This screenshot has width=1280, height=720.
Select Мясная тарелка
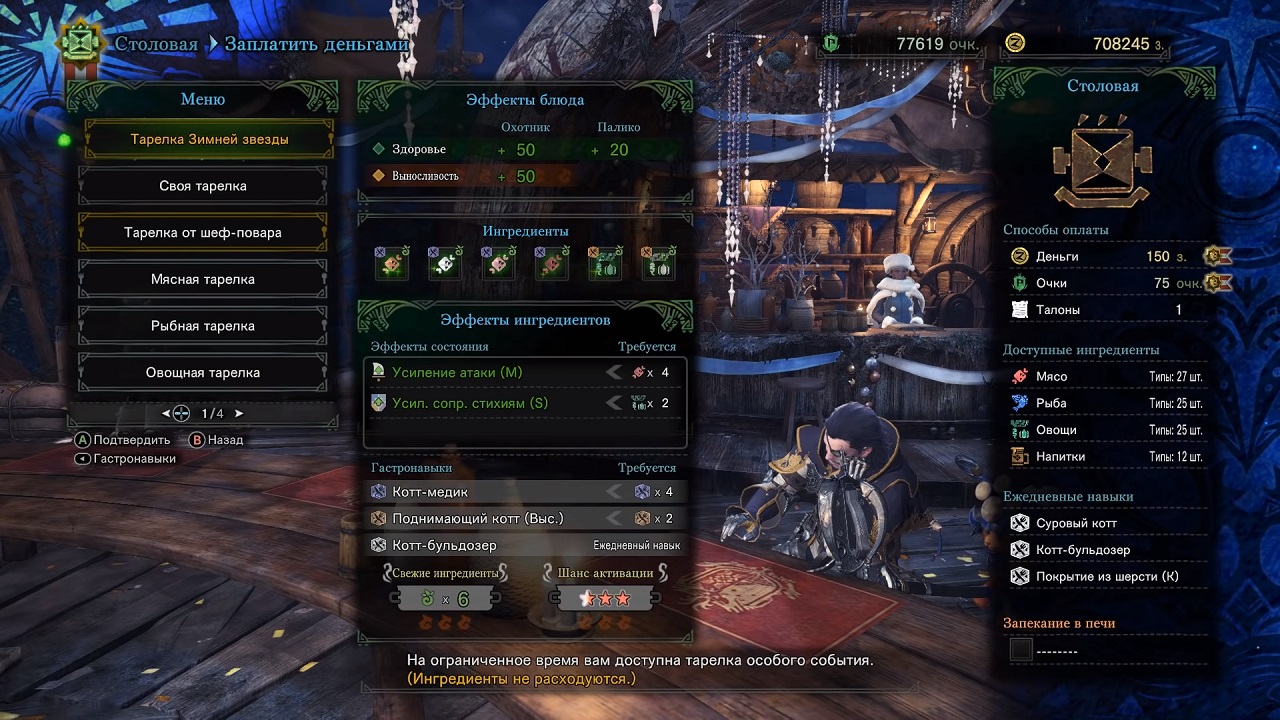point(203,280)
